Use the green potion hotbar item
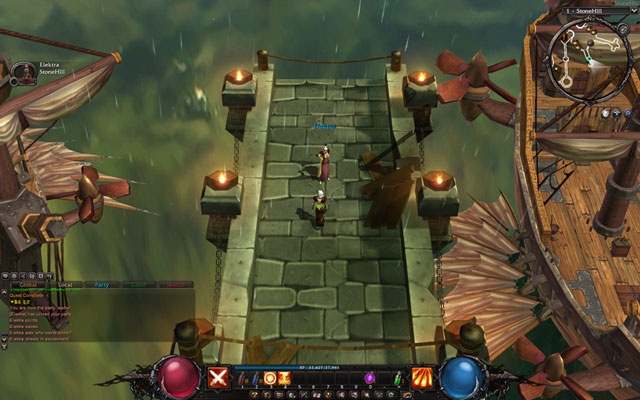The width and height of the screenshot is (640, 400). tap(397, 378)
